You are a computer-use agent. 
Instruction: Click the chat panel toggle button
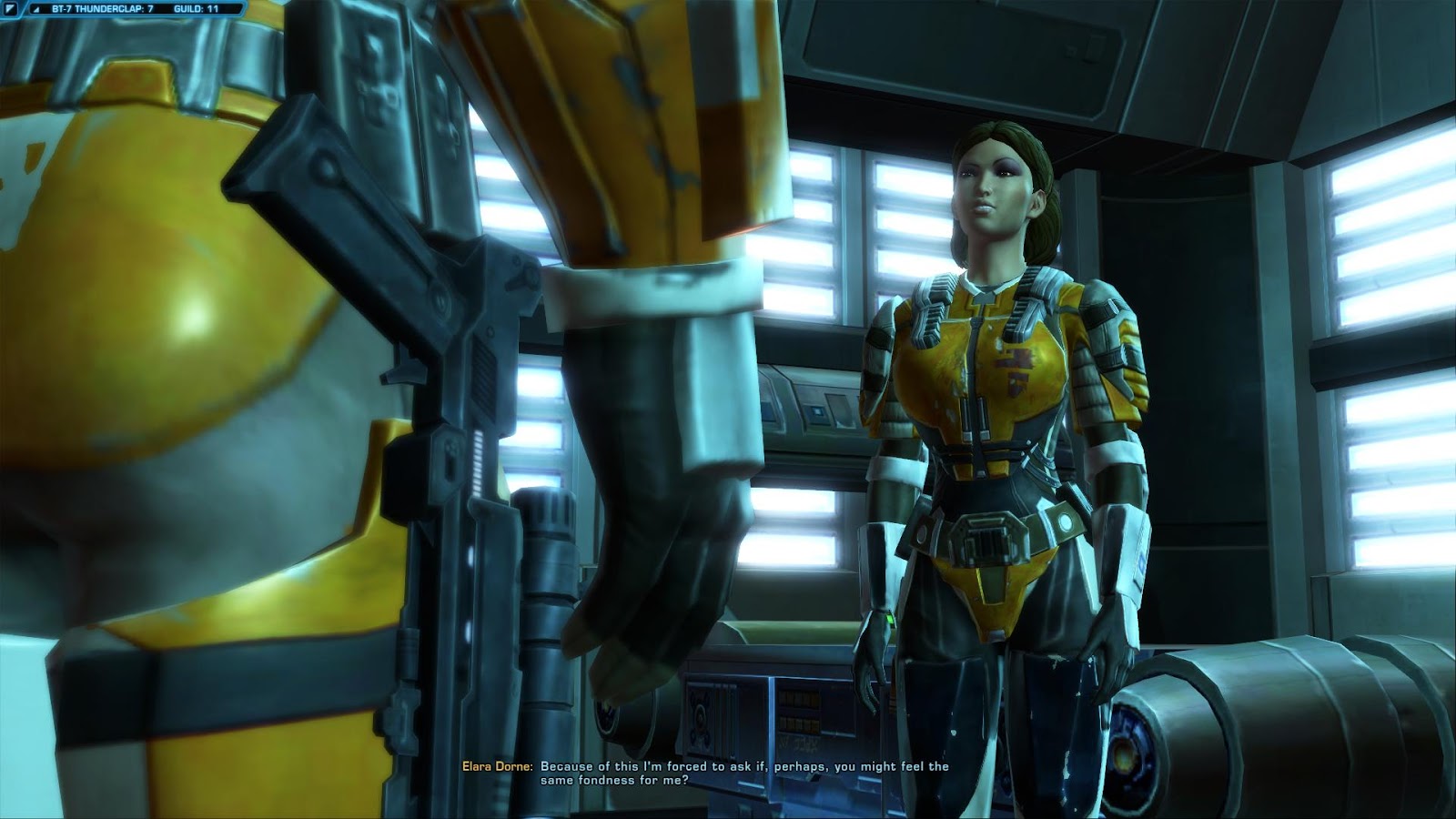tap(11, 9)
